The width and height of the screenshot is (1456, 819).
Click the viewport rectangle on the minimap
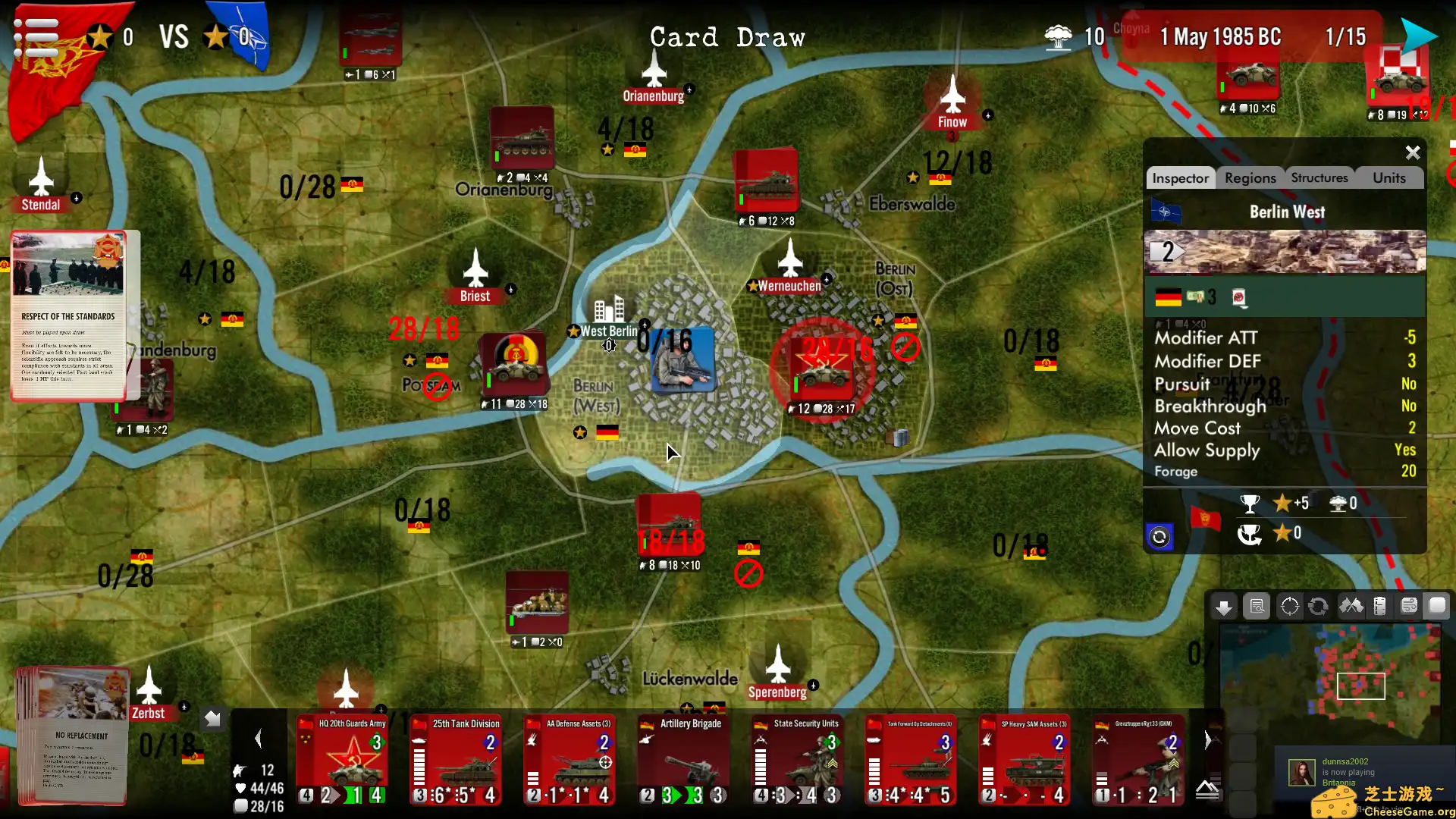click(1361, 686)
